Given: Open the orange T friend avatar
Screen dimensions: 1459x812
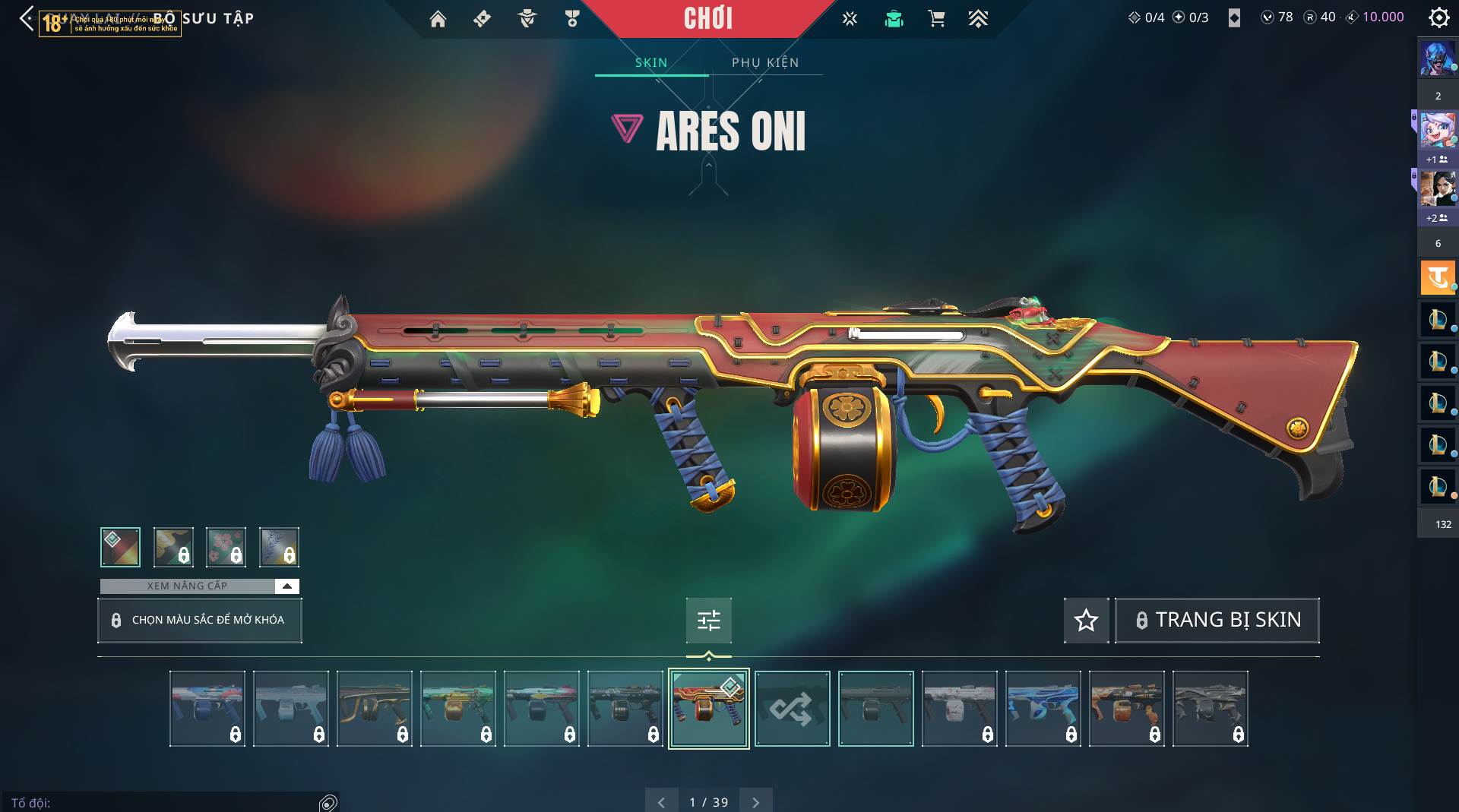Looking at the screenshot, I should 1437,277.
